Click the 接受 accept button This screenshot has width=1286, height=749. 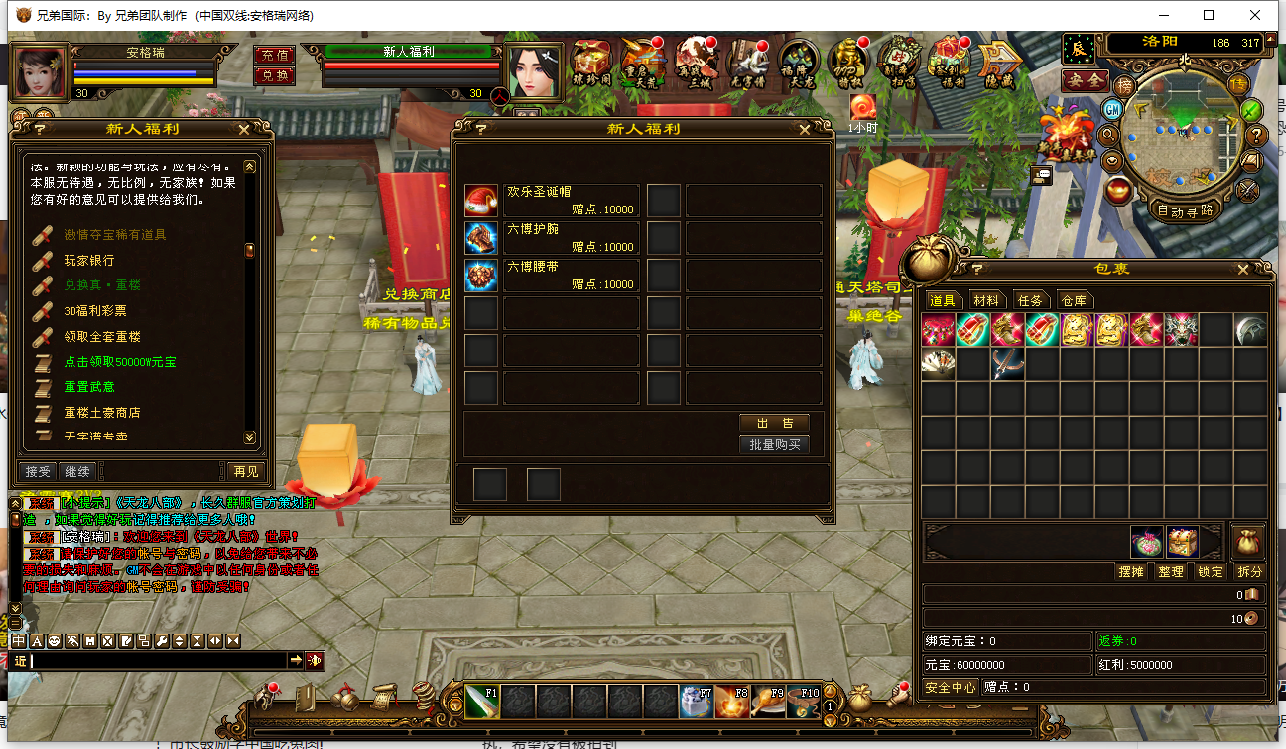click(x=38, y=471)
